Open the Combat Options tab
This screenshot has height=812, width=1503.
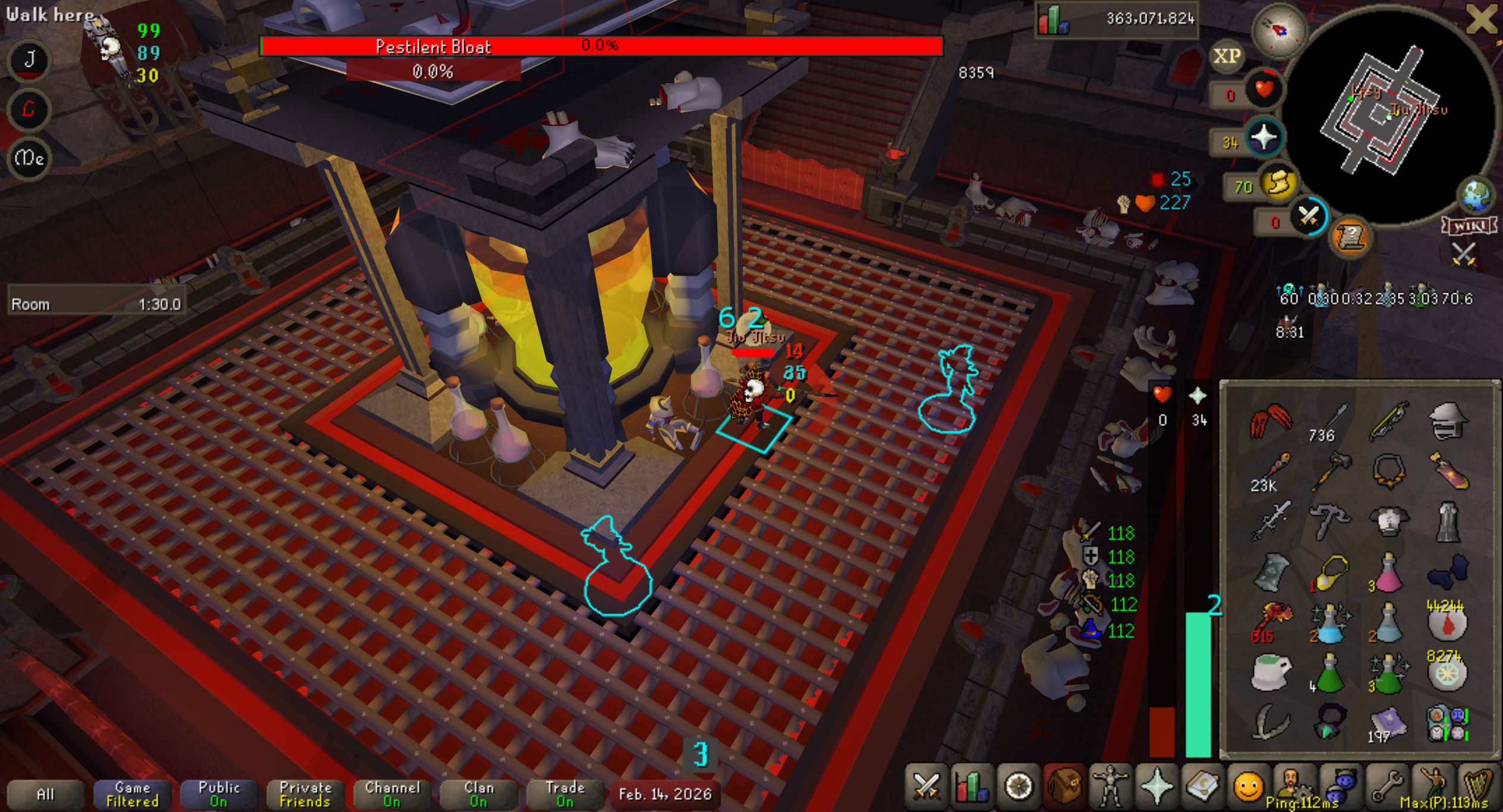[x=925, y=787]
